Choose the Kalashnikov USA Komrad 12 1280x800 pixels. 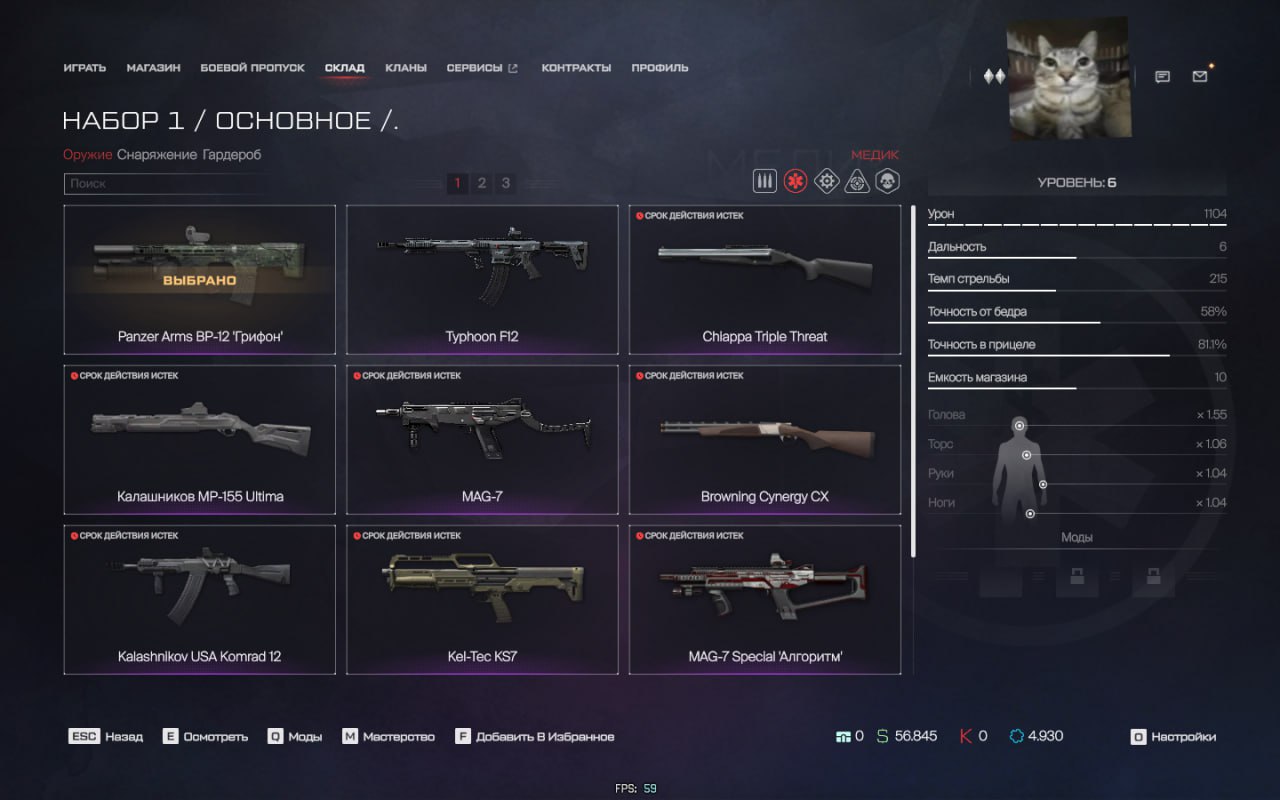(199, 600)
